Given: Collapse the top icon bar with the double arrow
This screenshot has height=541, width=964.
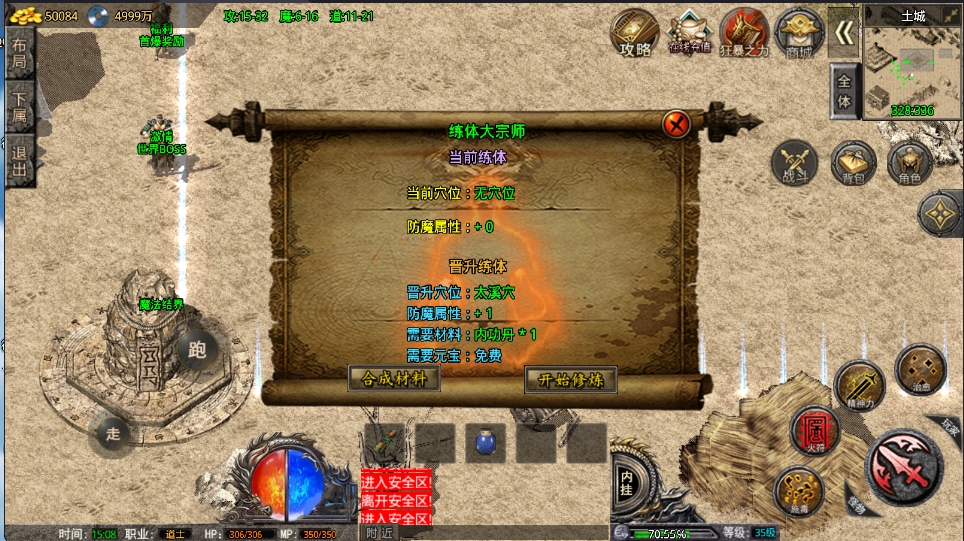Looking at the screenshot, I should point(845,33).
